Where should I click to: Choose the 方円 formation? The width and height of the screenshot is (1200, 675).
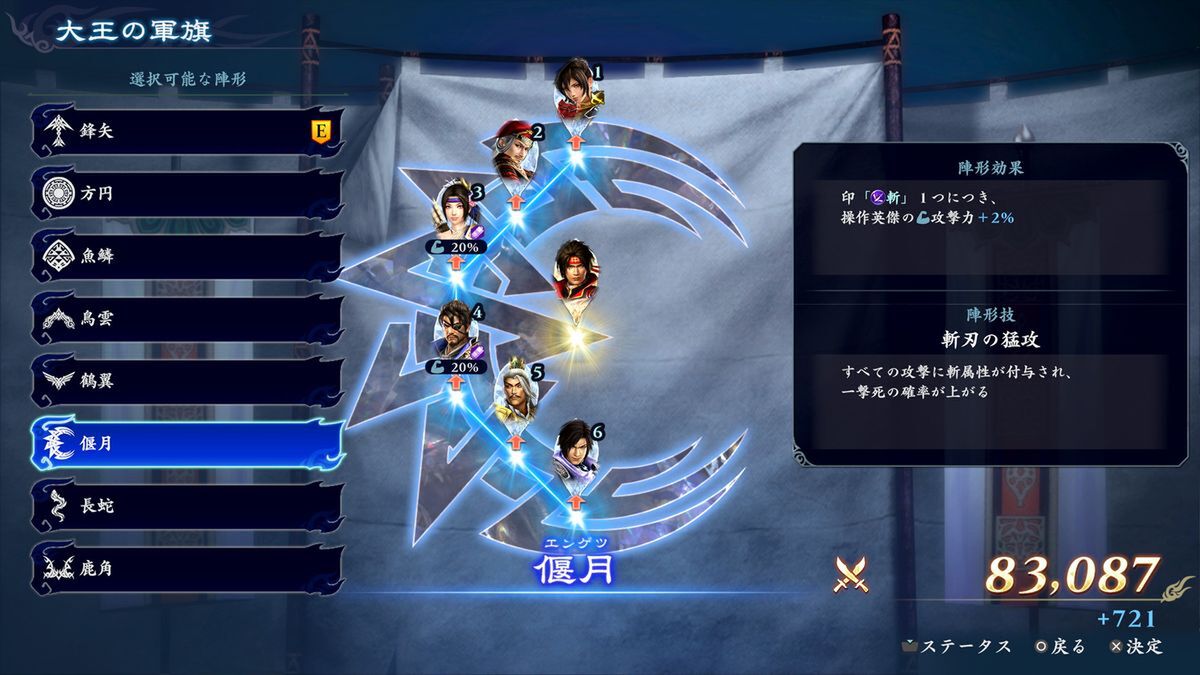pos(185,193)
